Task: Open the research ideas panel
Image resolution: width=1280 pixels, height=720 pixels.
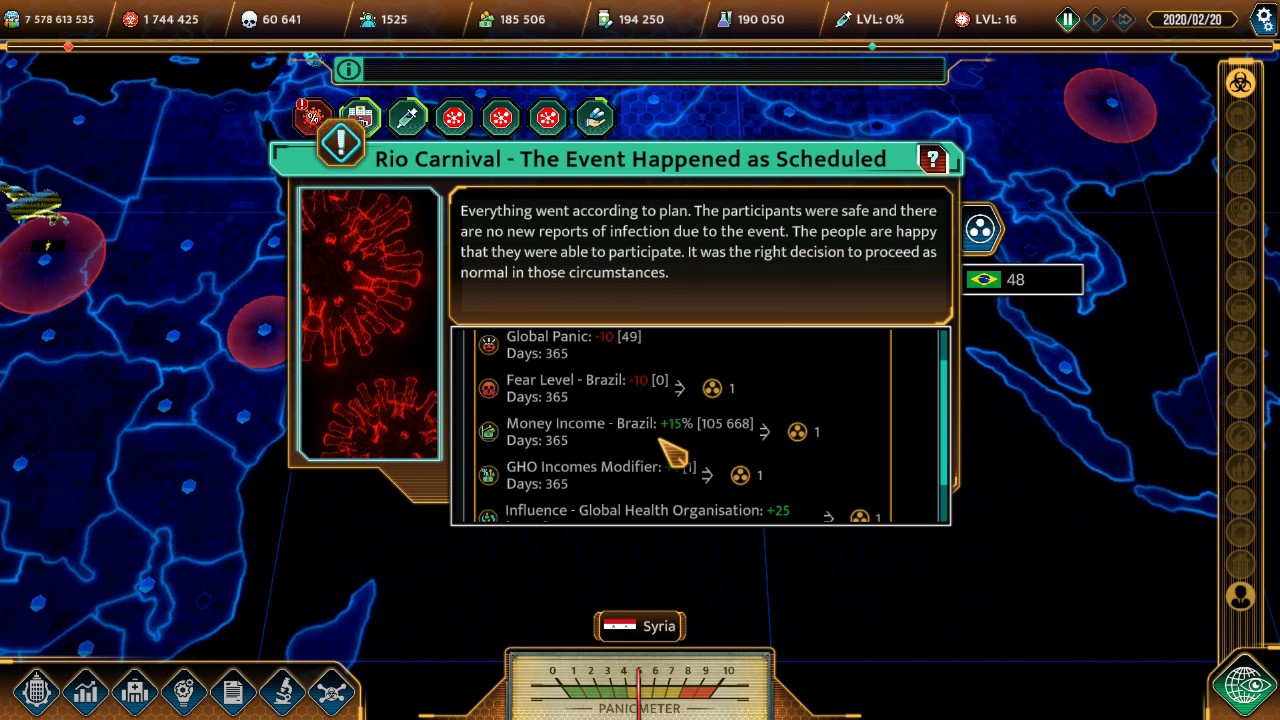Action: pos(184,690)
